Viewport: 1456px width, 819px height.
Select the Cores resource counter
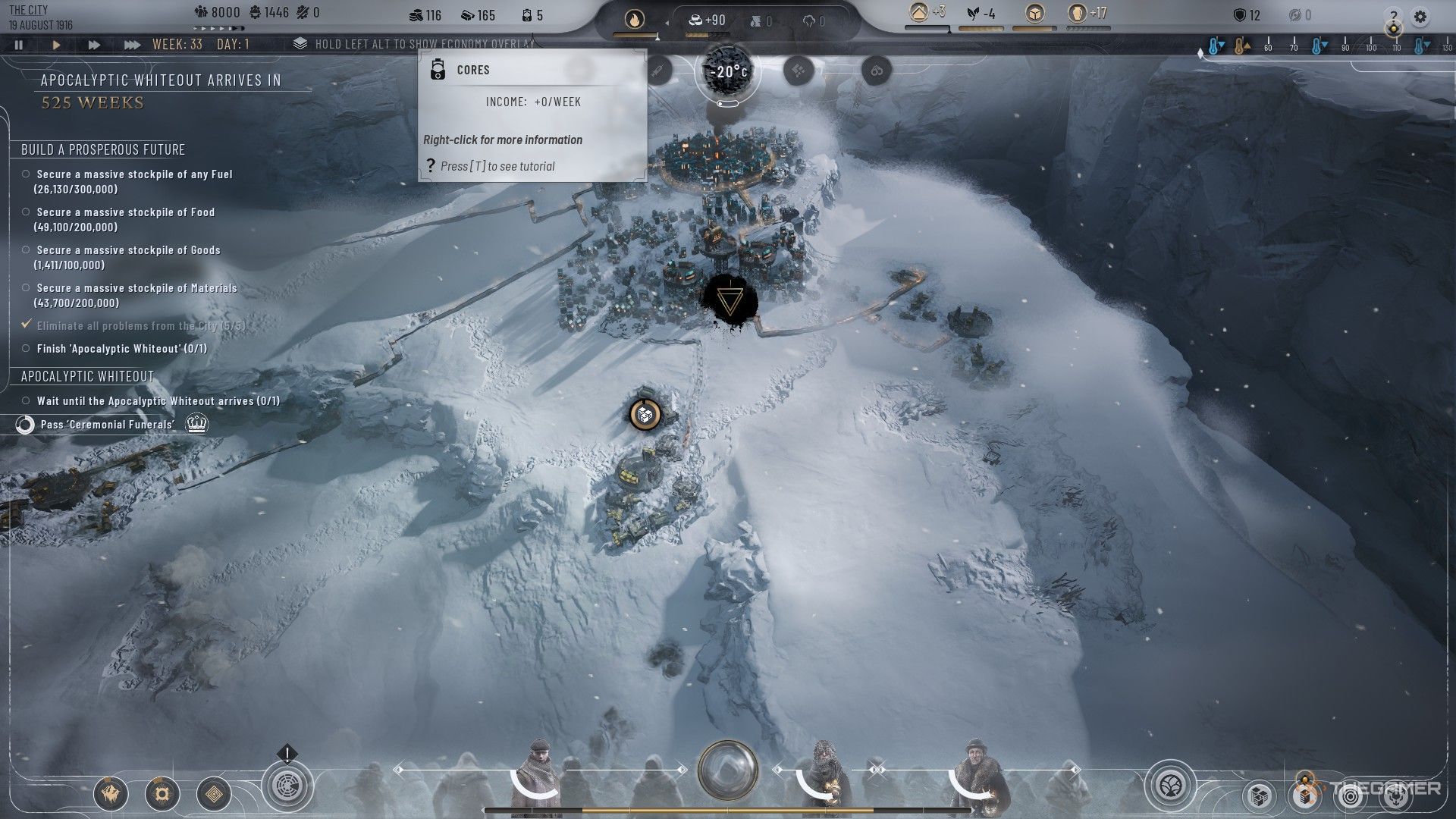click(532, 15)
